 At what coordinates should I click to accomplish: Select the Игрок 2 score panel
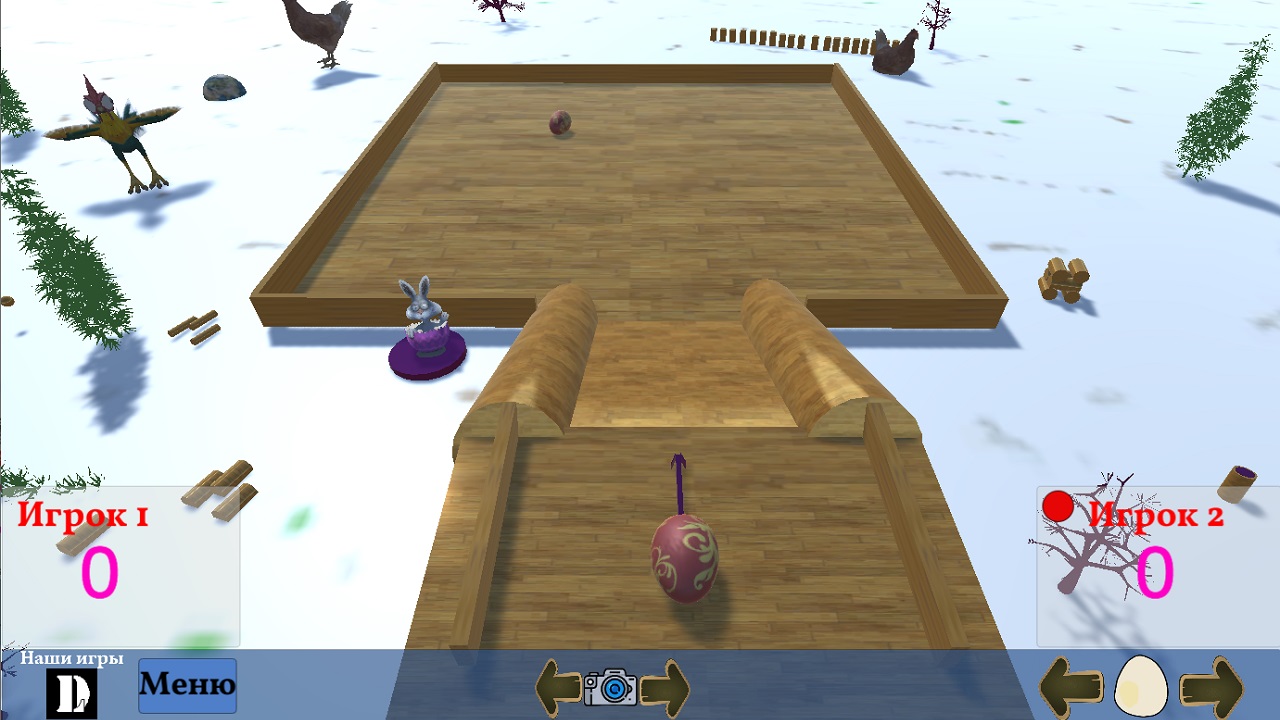[x=1157, y=565]
